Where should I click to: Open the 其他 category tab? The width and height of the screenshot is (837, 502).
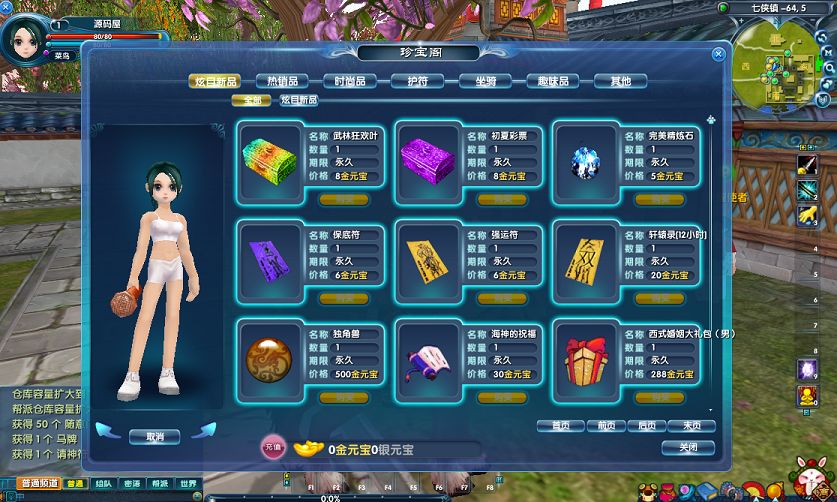pos(620,81)
